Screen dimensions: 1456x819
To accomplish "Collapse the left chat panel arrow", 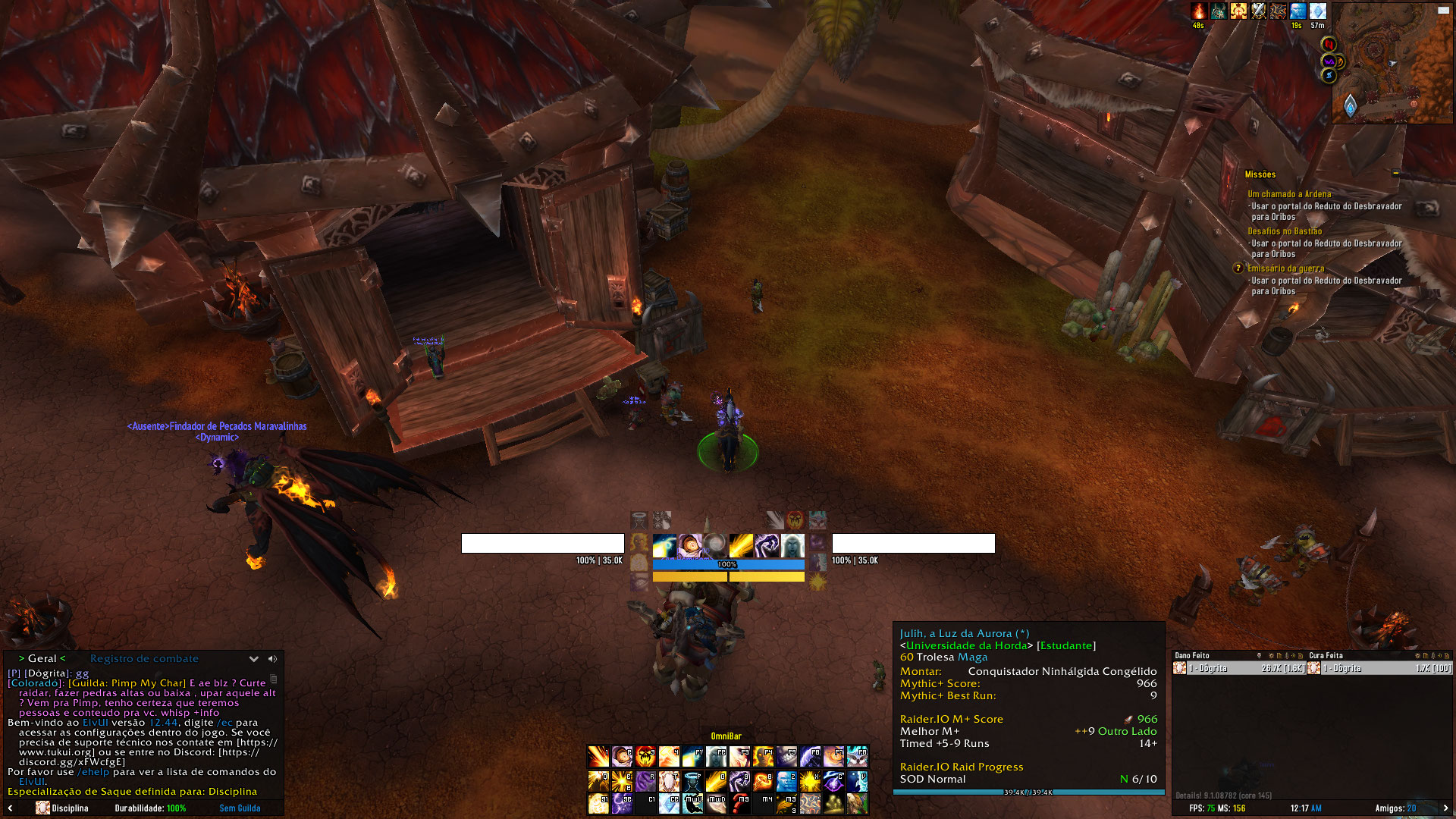I will click(x=11, y=808).
